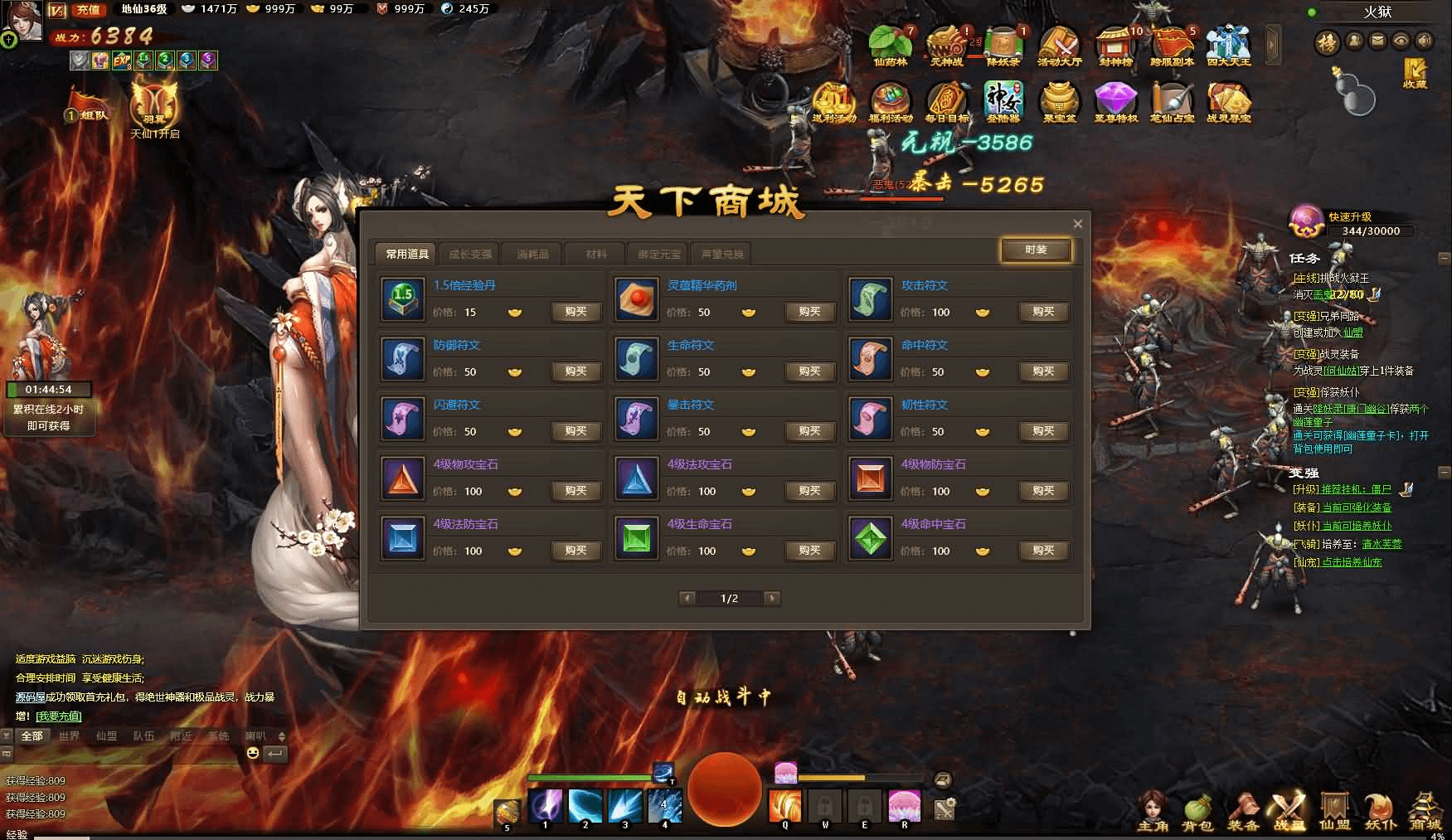Open the 充值 recharge button
This screenshot has width=1452, height=840.
pyautogui.click(x=88, y=10)
